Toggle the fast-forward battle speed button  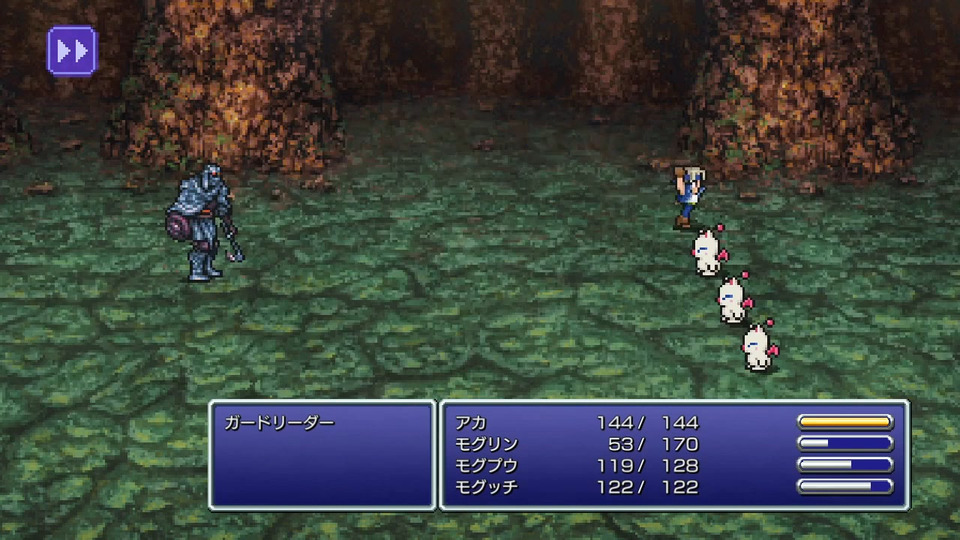72,50
